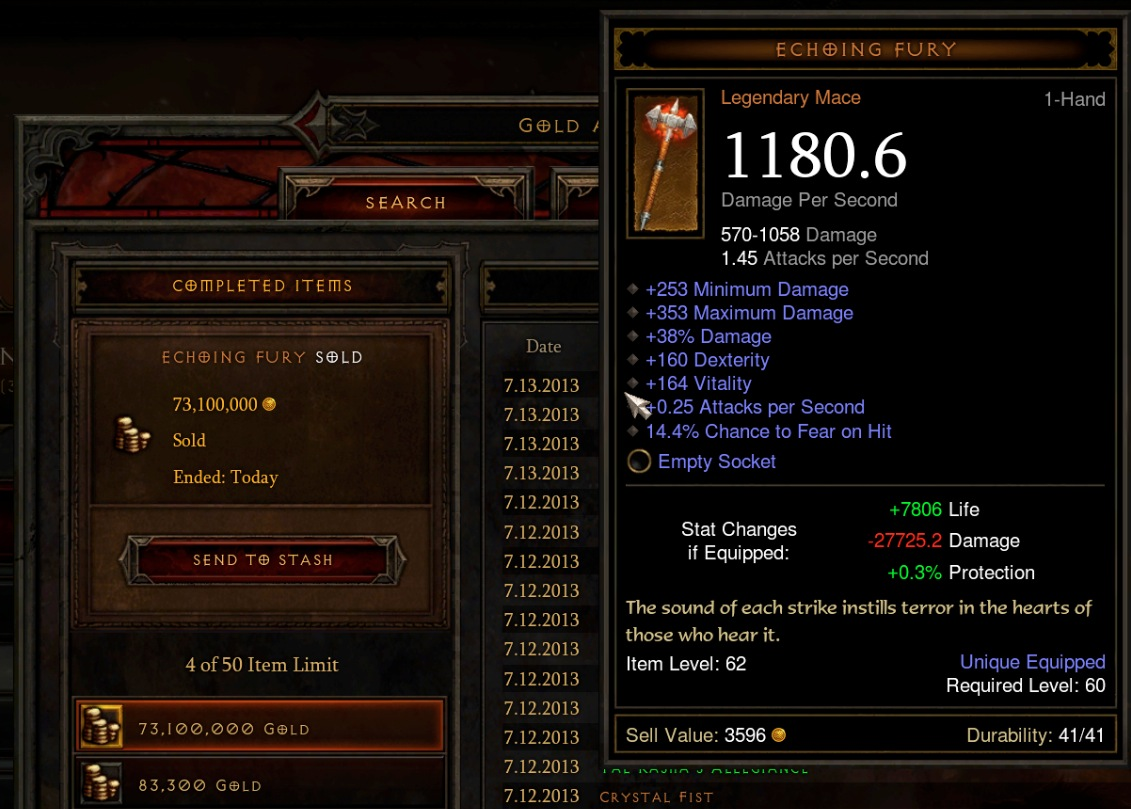Sort the log by the Date column
This screenshot has width=1131, height=809.
[543, 347]
